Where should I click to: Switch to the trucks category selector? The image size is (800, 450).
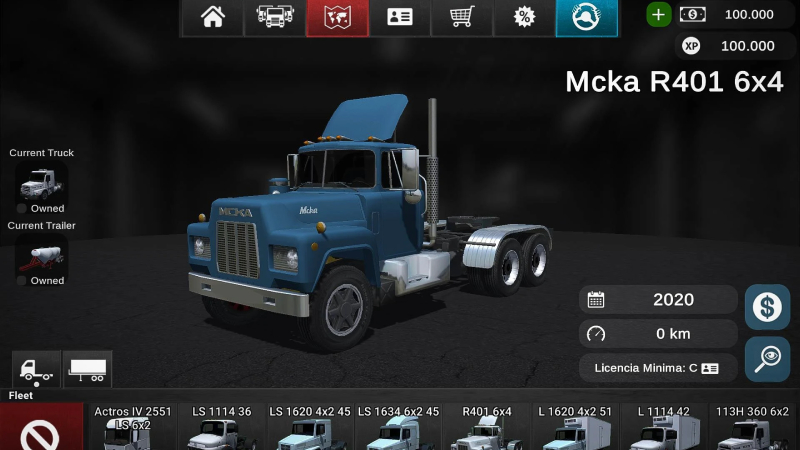coord(36,369)
